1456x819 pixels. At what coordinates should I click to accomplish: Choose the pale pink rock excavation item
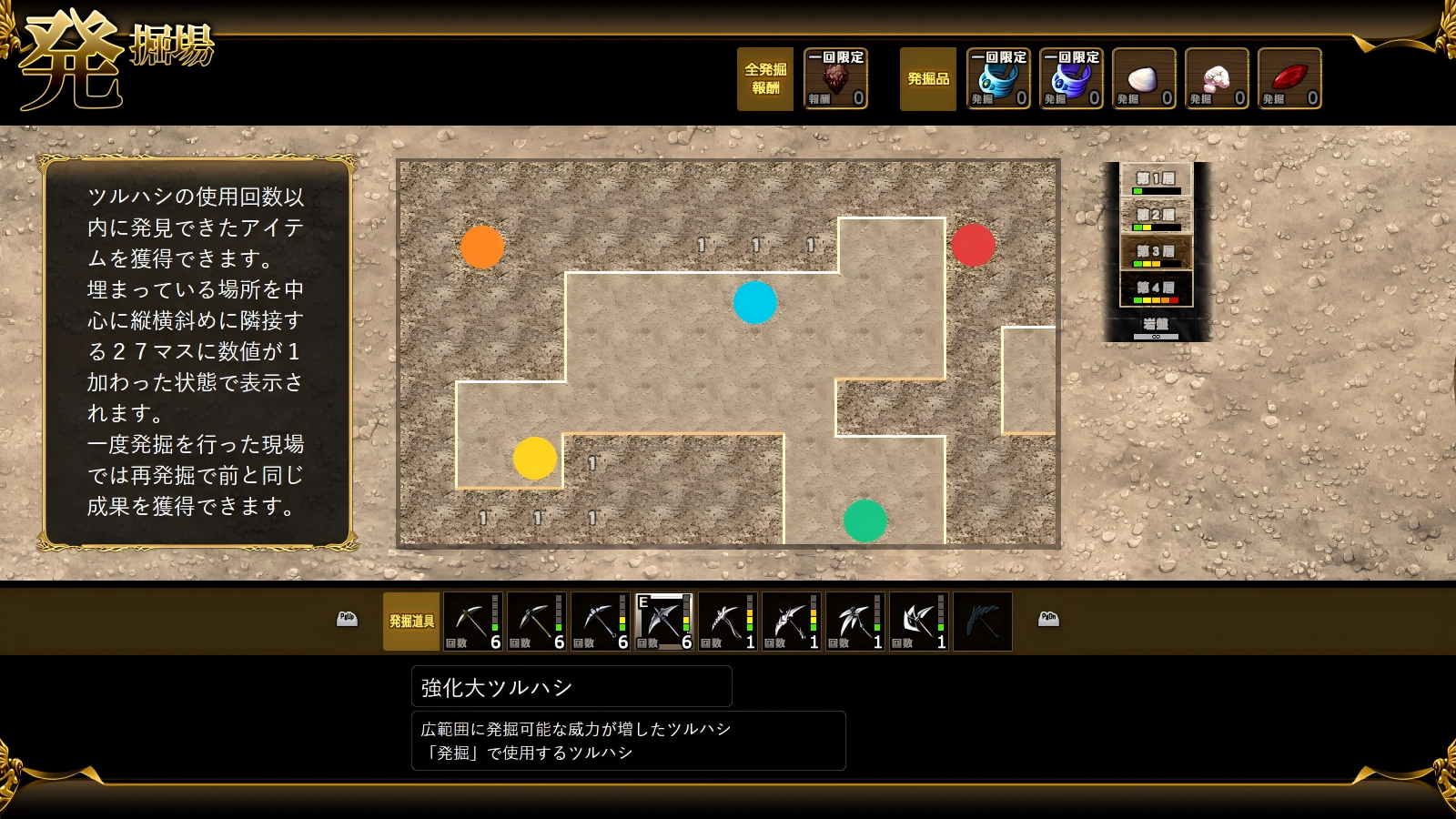[1217, 79]
